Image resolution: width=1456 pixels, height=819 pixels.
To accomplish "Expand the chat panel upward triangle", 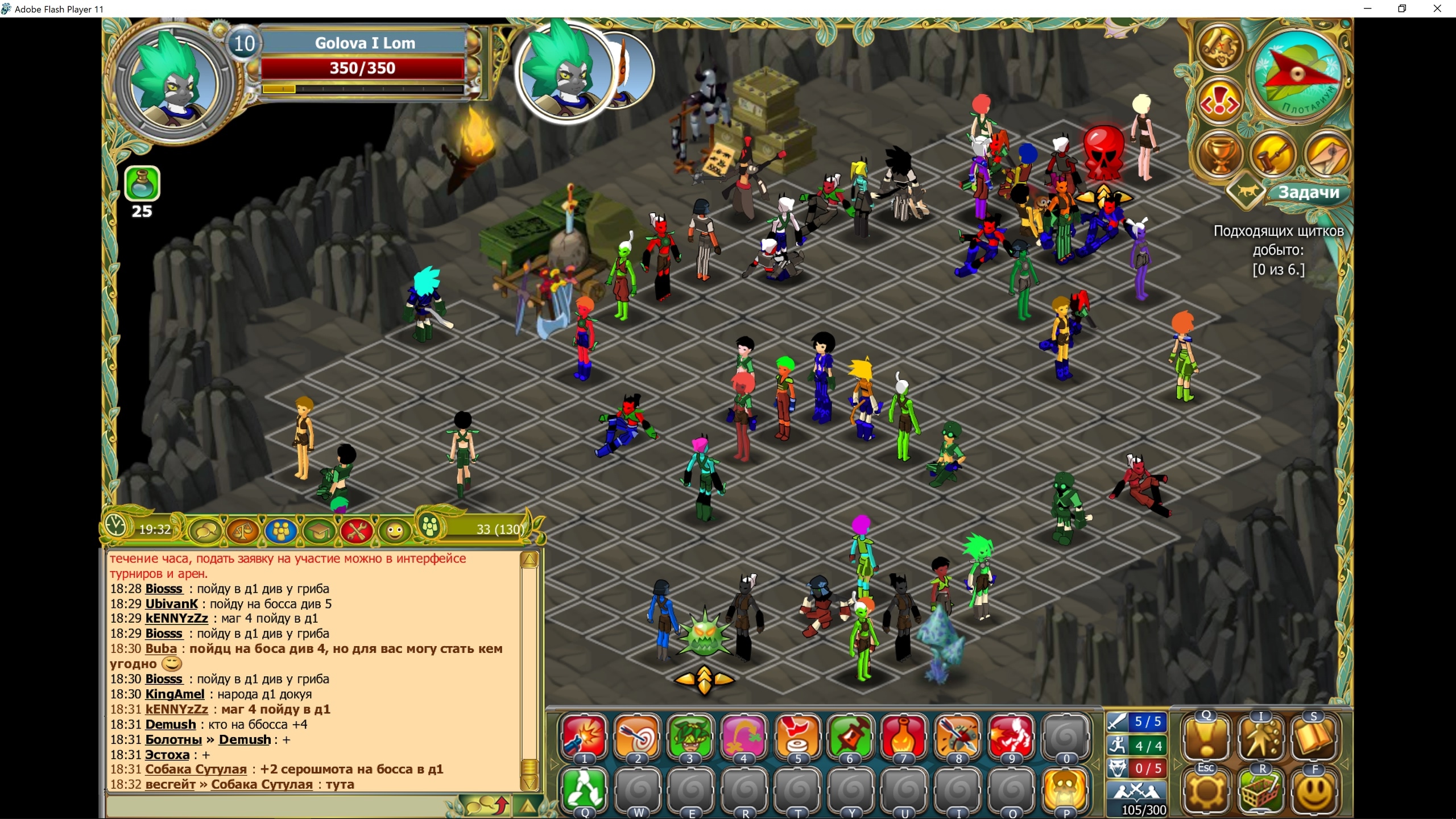I will 529,805.
